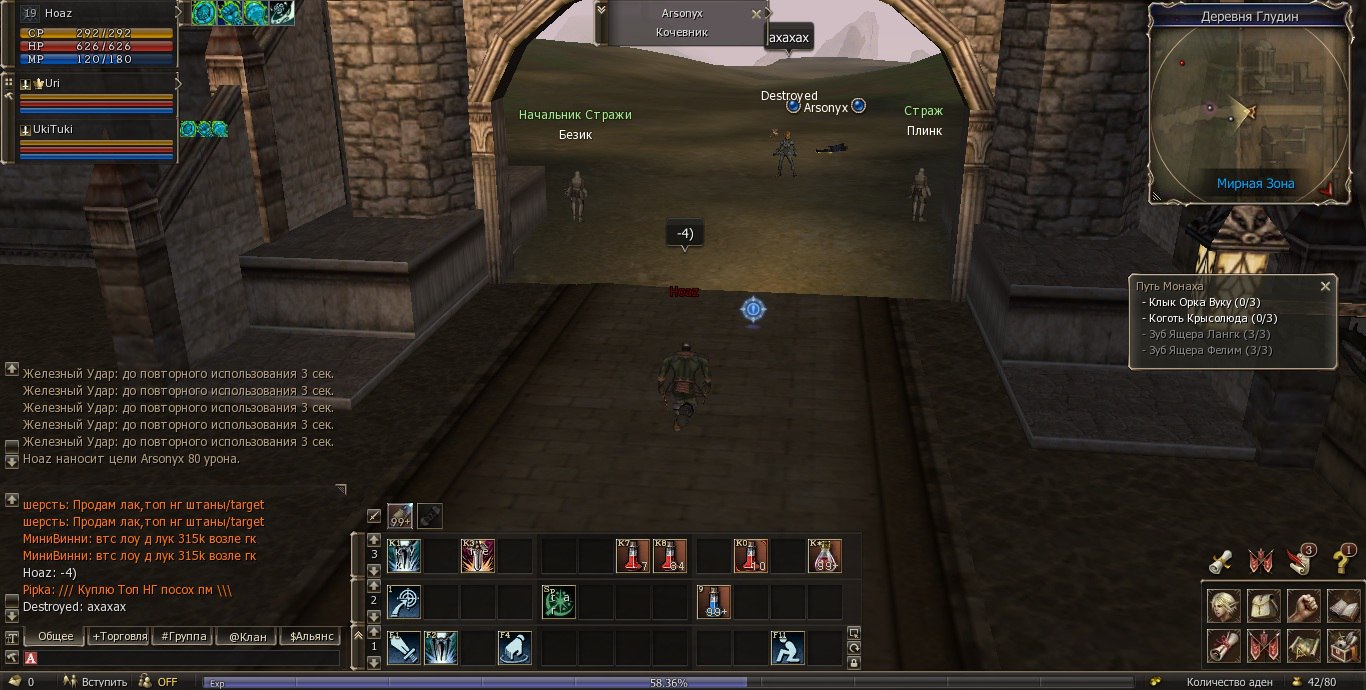This screenshot has width=1366, height=690.
Task: Switch to the $Альянс chat tab
Action: point(311,636)
